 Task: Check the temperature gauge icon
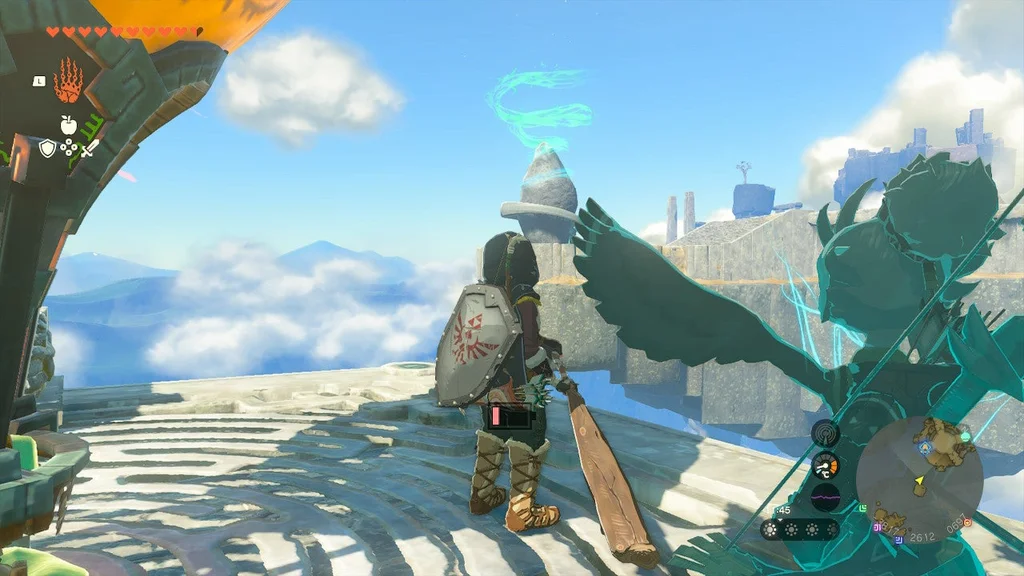(x=825, y=465)
